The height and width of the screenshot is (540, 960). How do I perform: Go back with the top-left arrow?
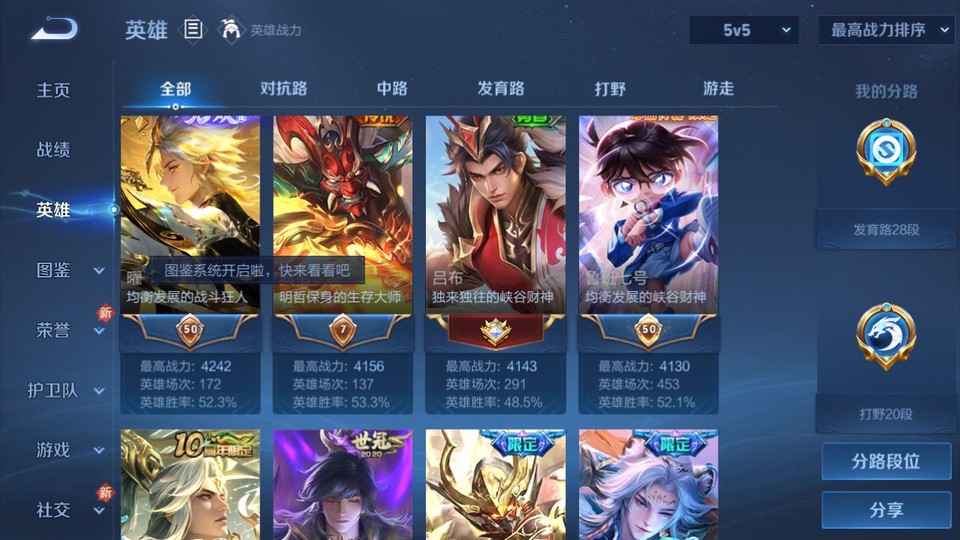point(53,30)
